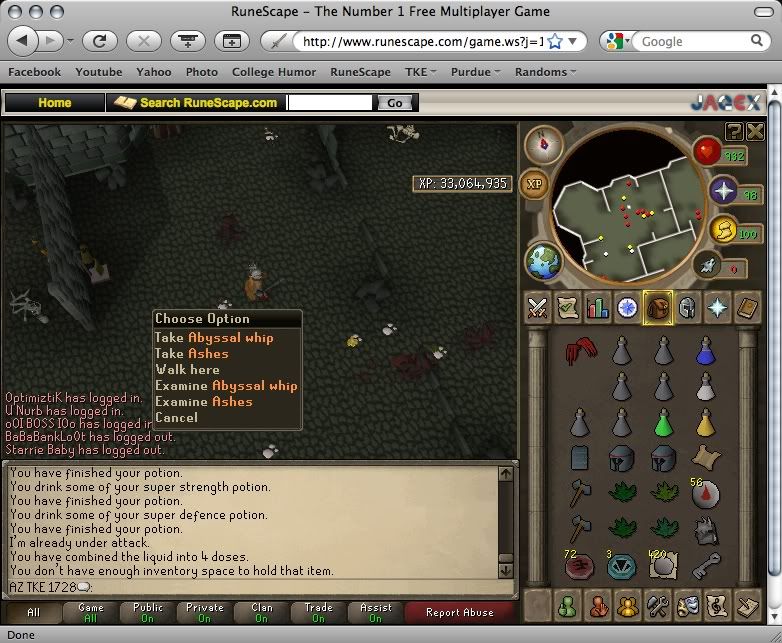Switch chat filter to All
782x643 pixels.
click(34, 612)
